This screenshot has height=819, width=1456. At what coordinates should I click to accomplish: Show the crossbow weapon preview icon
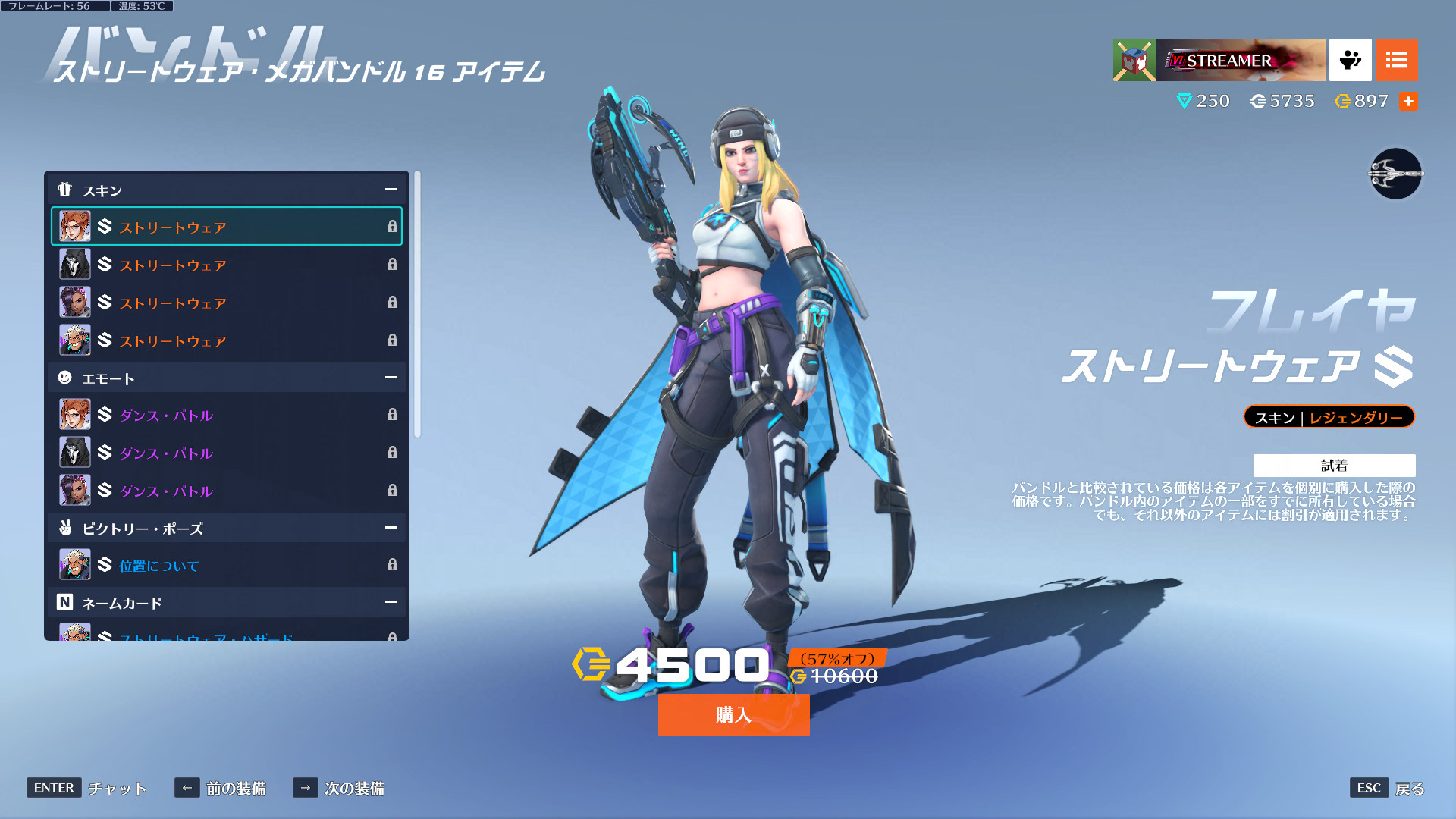(x=1395, y=174)
